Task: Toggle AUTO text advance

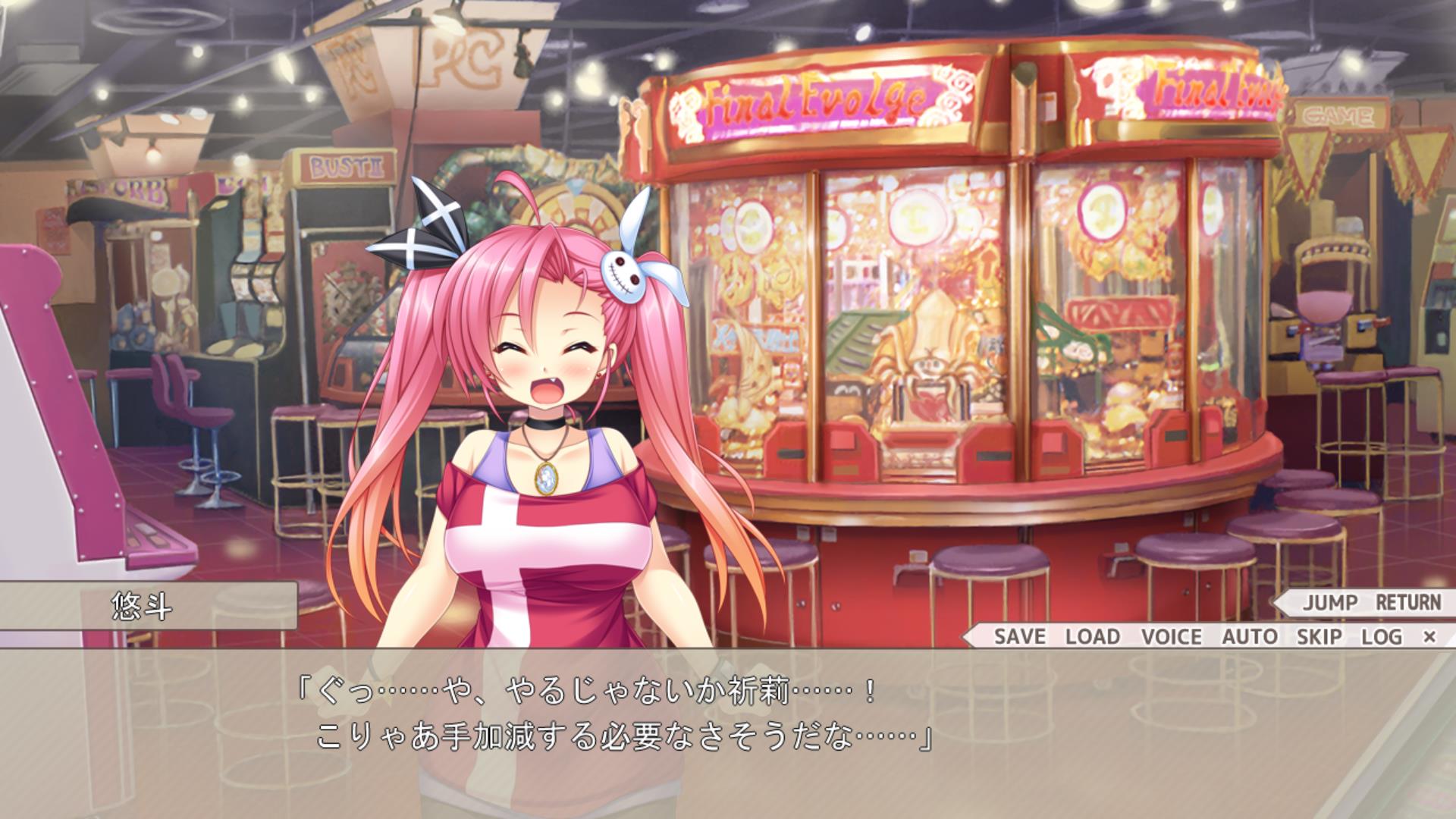Action: (x=1250, y=636)
